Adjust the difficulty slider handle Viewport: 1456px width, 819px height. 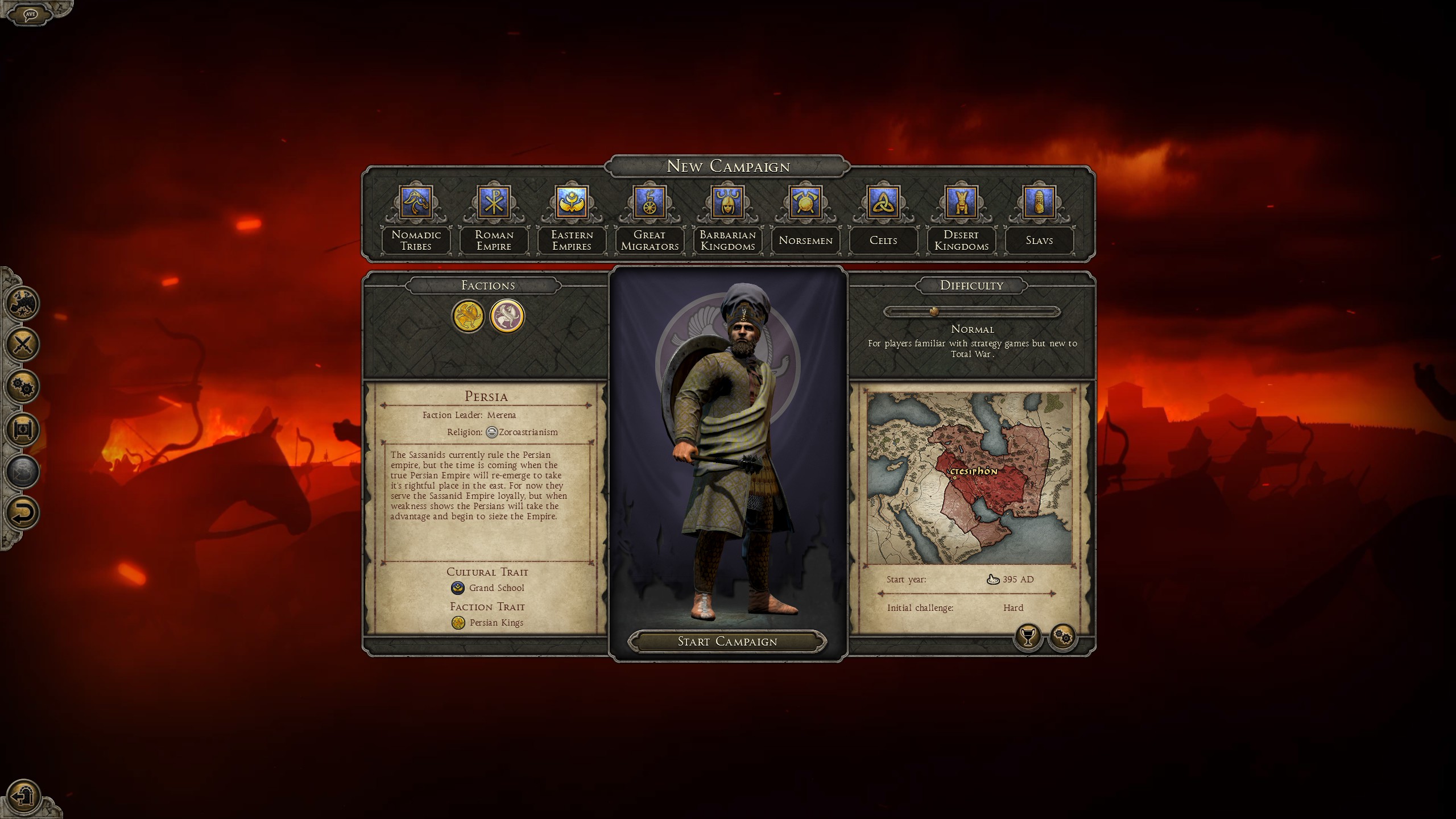click(x=933, y=312)
